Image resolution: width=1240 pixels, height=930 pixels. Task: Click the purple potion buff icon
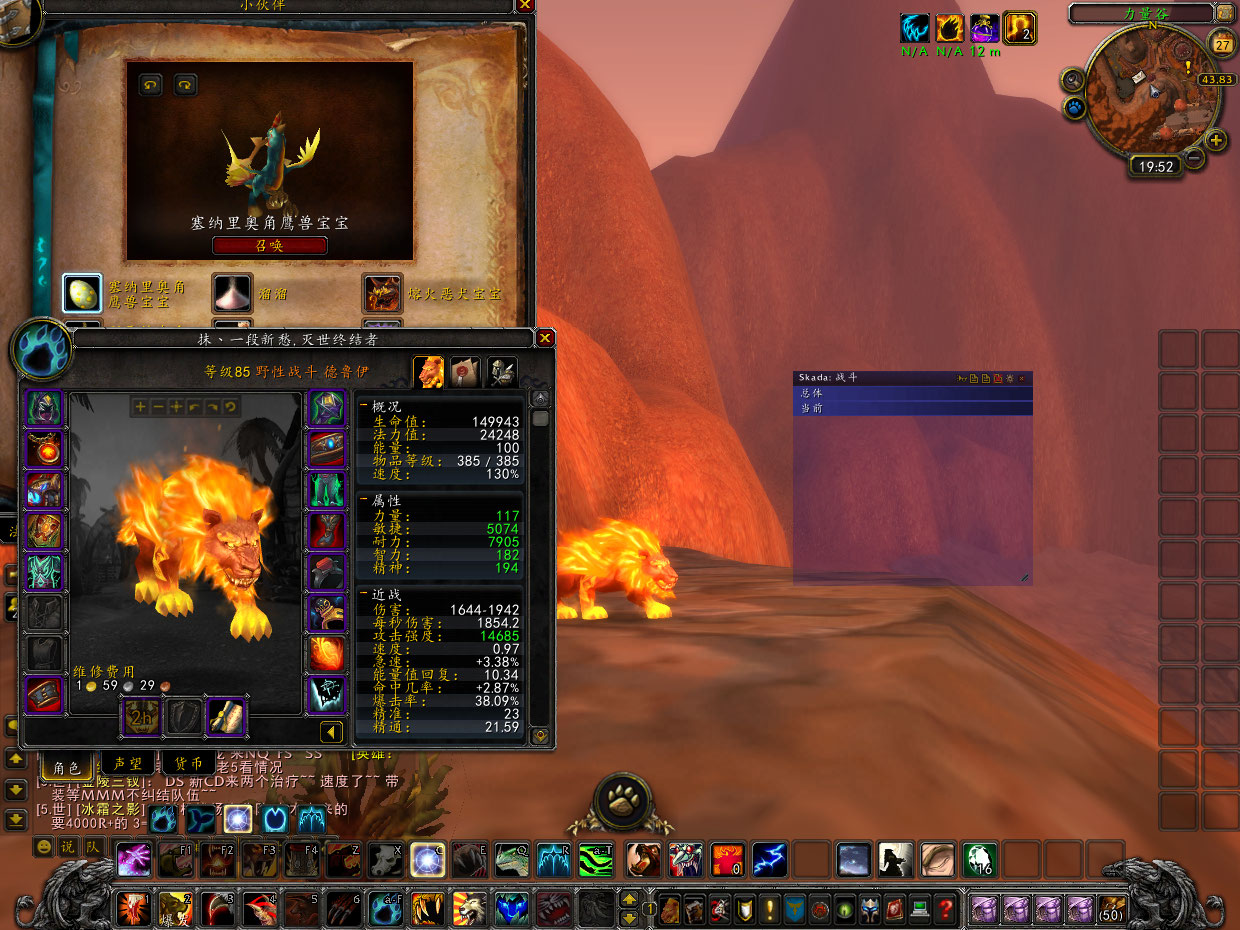click(x=984, y=28)
